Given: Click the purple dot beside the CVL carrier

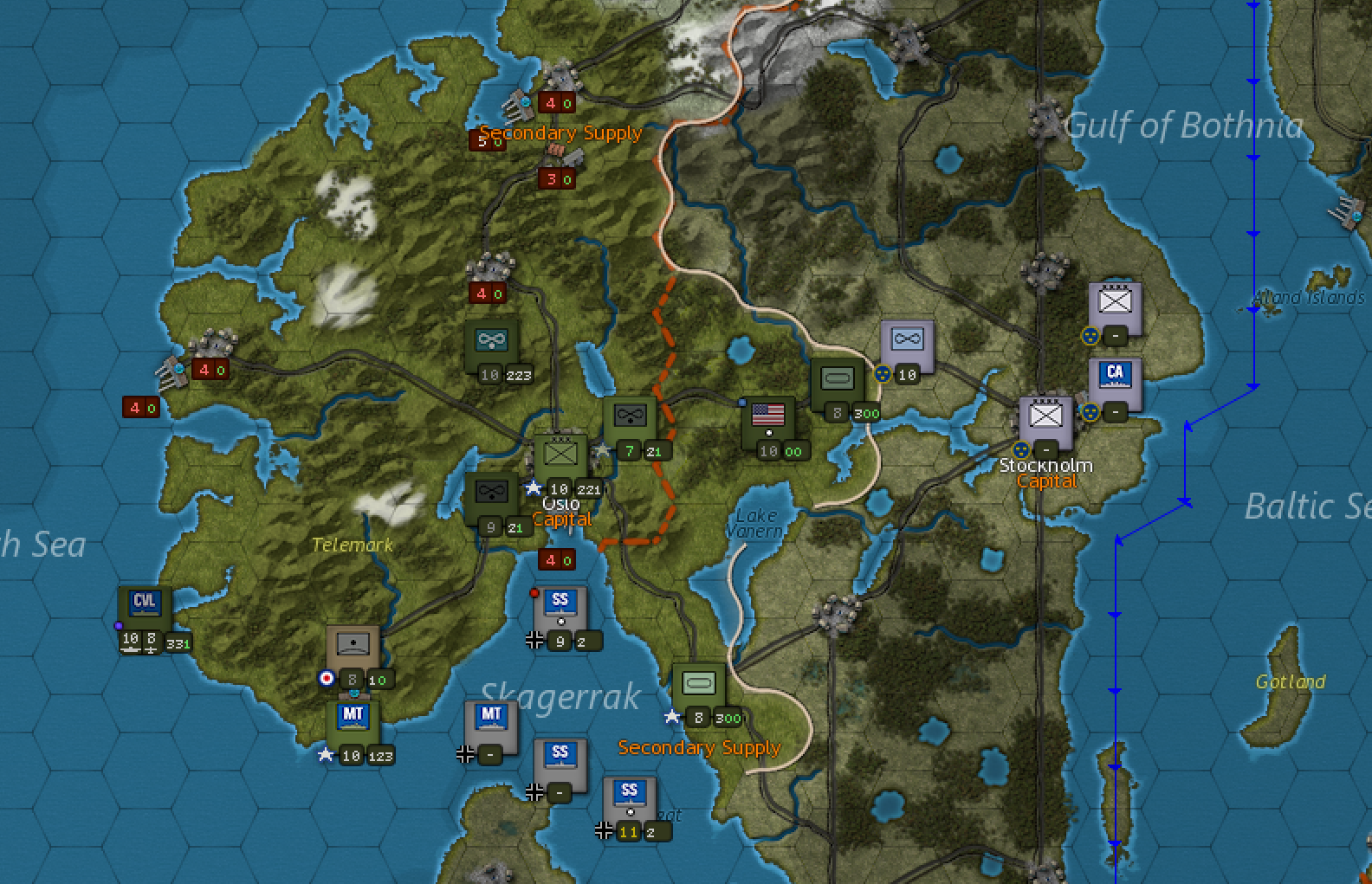Looking at the screenshot, I should click(x=119, y=625).
